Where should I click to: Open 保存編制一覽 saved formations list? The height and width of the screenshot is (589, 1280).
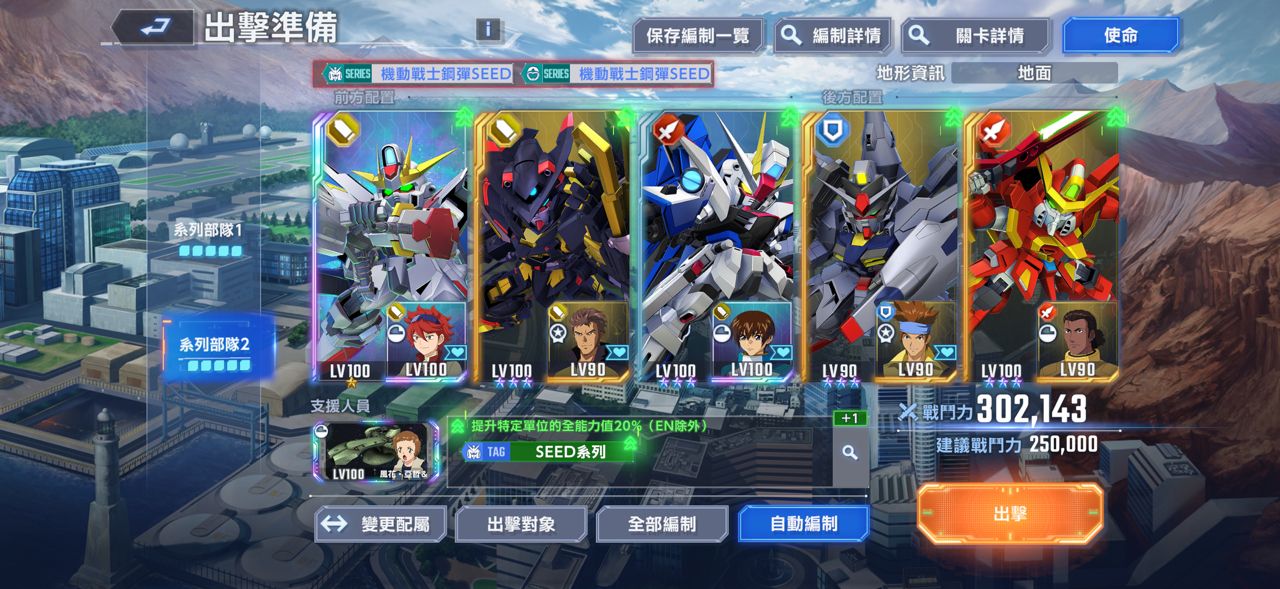[x=697, y=36]
